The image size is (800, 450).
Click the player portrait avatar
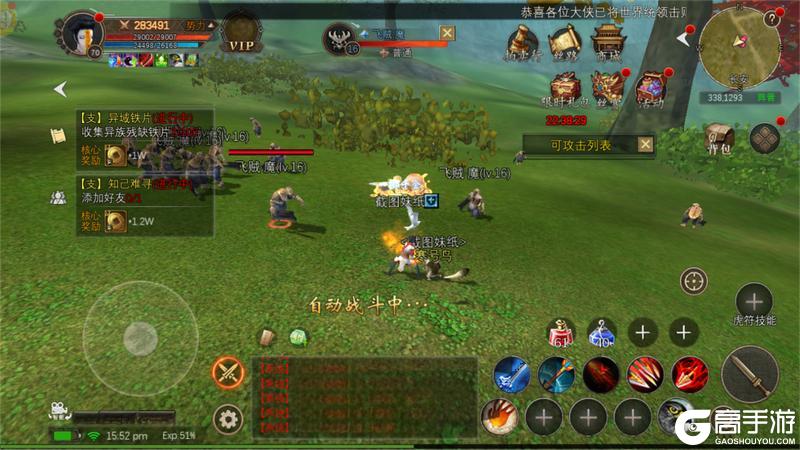coord(81,34)
